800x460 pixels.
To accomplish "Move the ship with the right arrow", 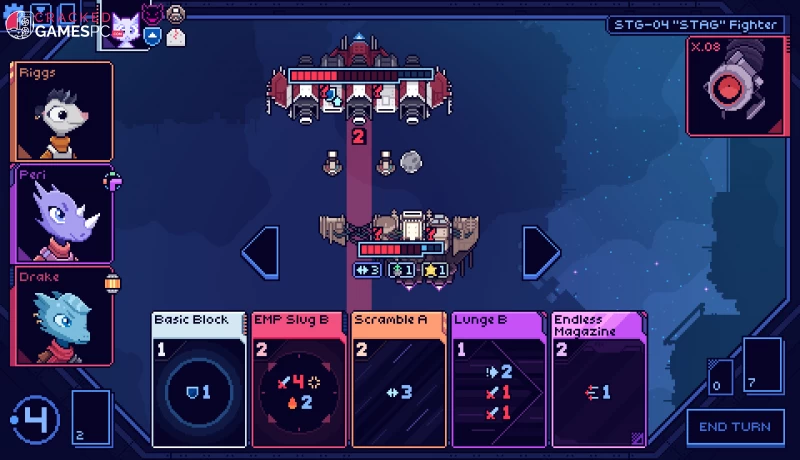I will point(541,253).
